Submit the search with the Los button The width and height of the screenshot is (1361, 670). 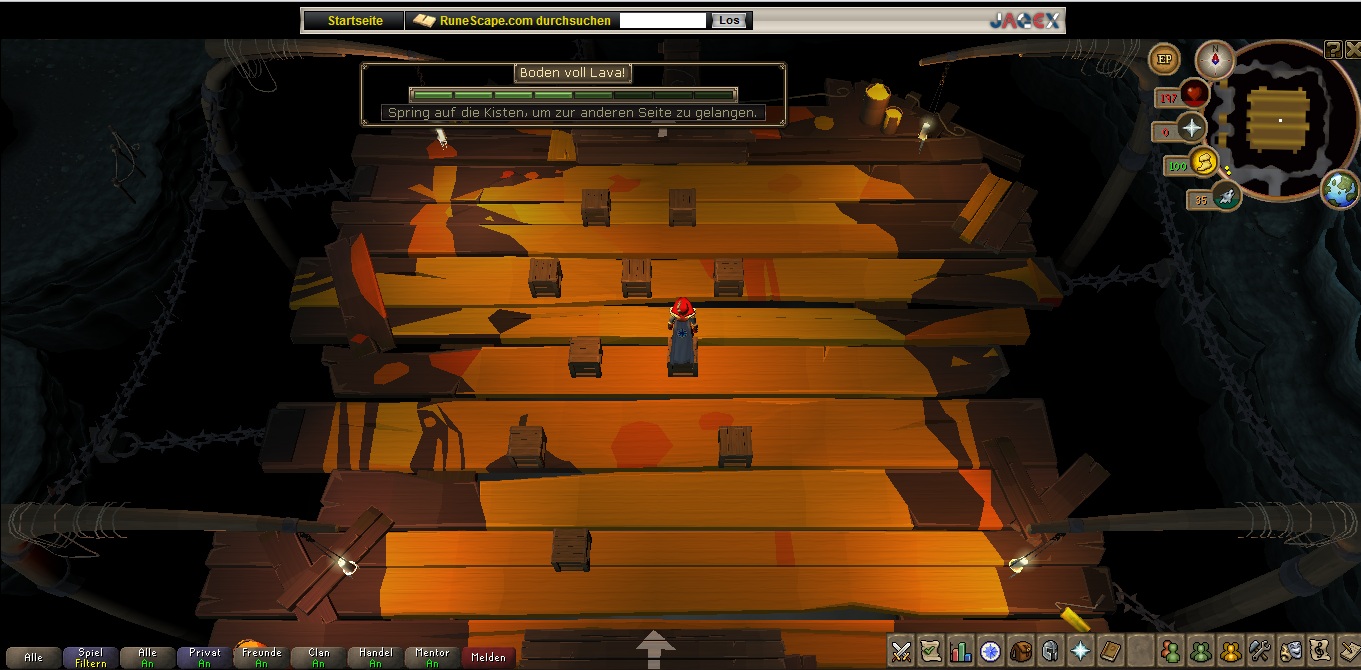(x=729, y=20)
